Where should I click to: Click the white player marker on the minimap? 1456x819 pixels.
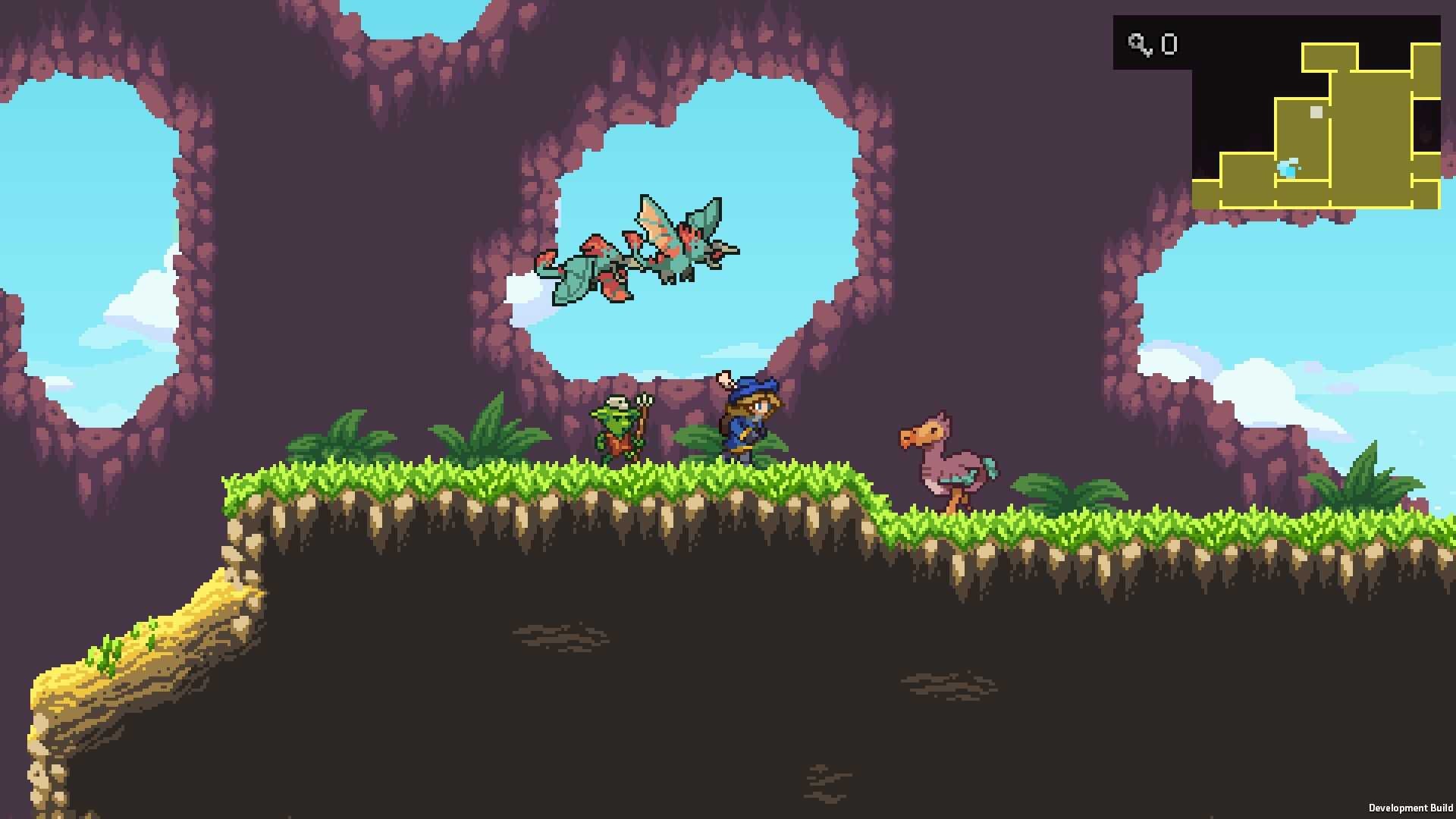pos(1316,111)
